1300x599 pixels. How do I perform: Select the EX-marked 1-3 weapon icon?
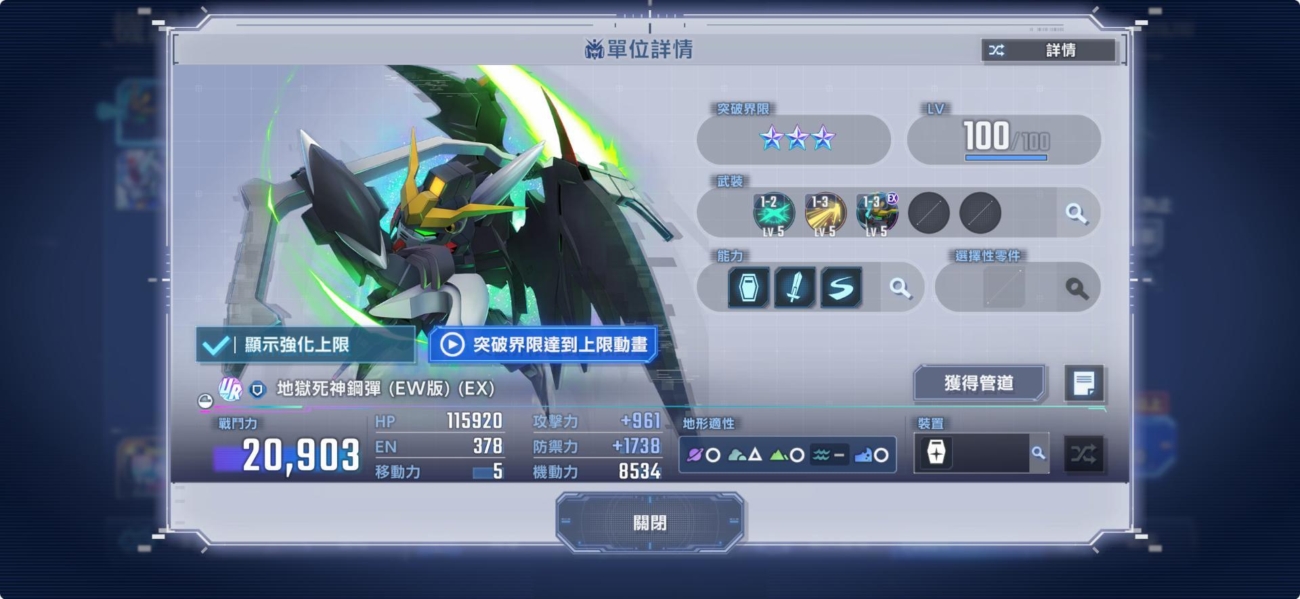877,213
